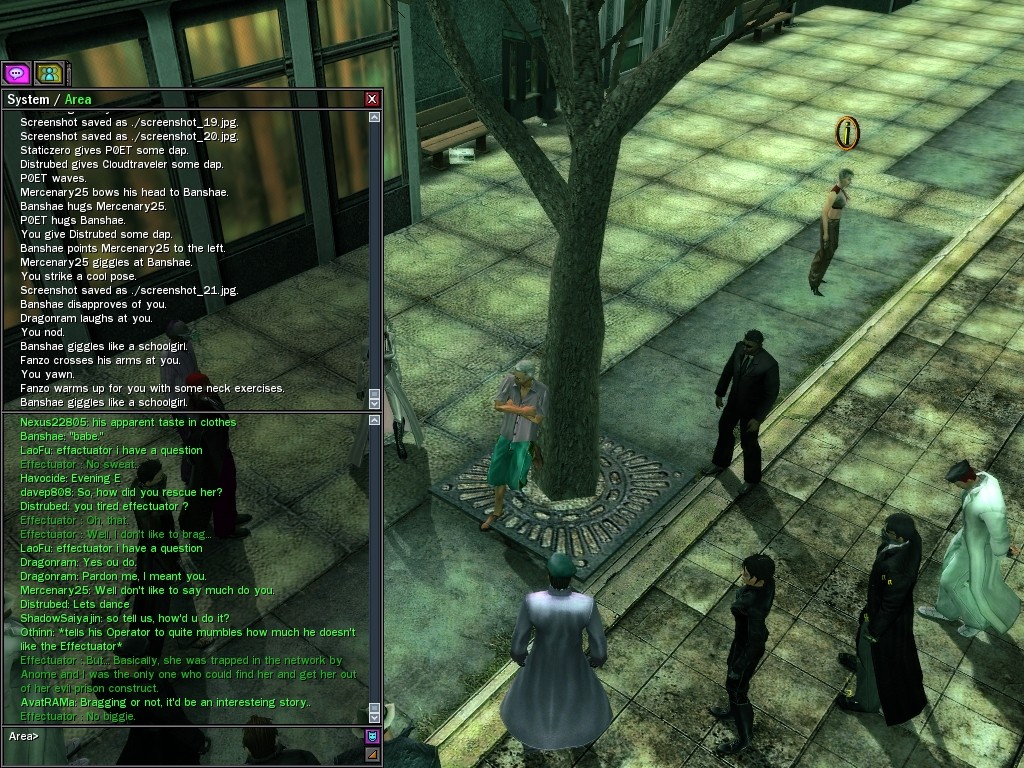Viewport: 1024px width, 768px height.
Task: Select the System label in chat title
Action: tap(28, 99)
